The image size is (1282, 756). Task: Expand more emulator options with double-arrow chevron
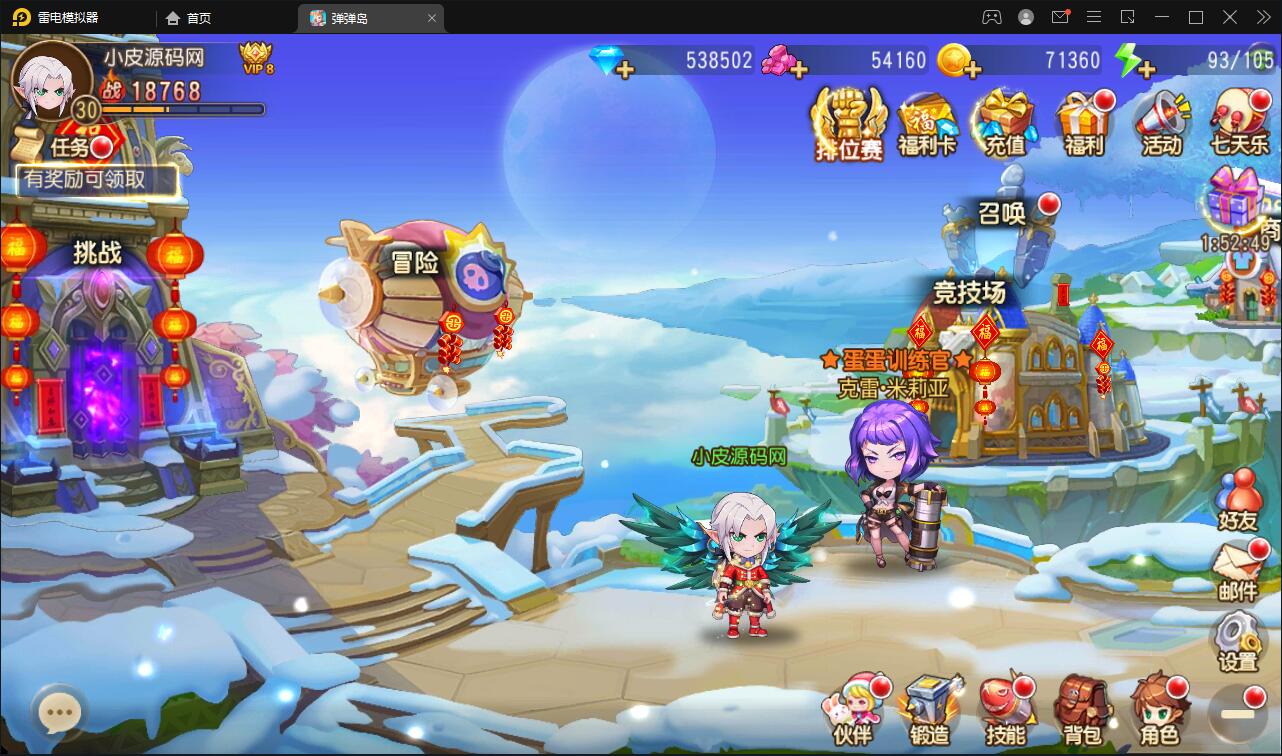pos(1262,17)
